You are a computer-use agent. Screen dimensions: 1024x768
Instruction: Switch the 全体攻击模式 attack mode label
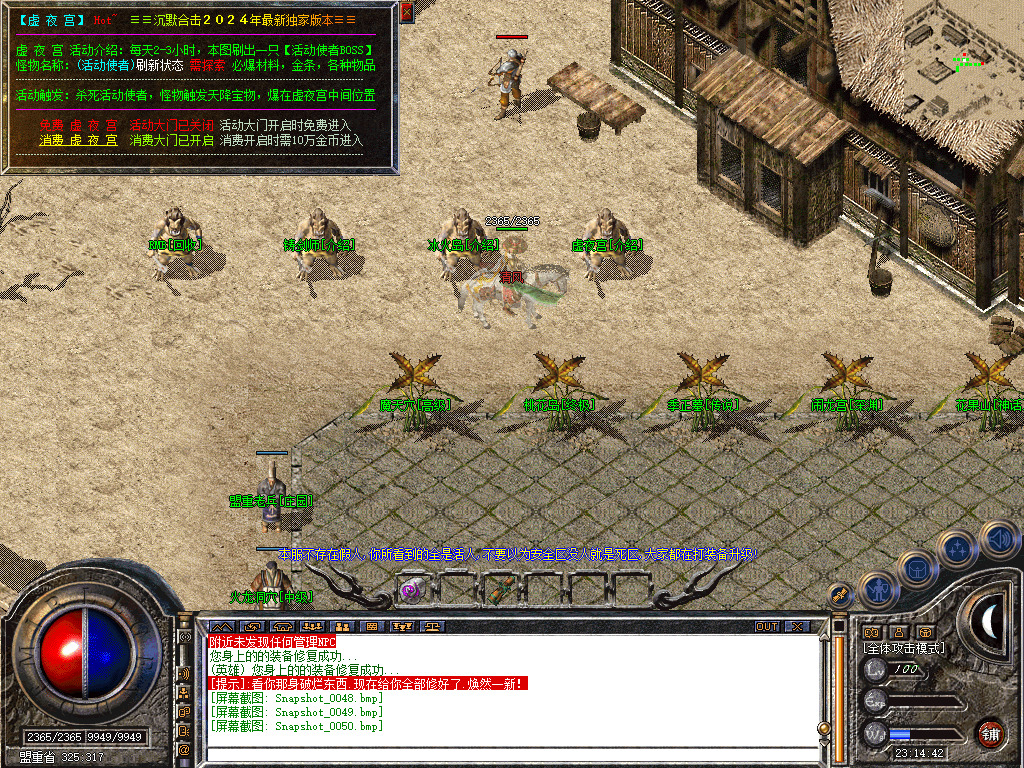[x=904, y=648]
